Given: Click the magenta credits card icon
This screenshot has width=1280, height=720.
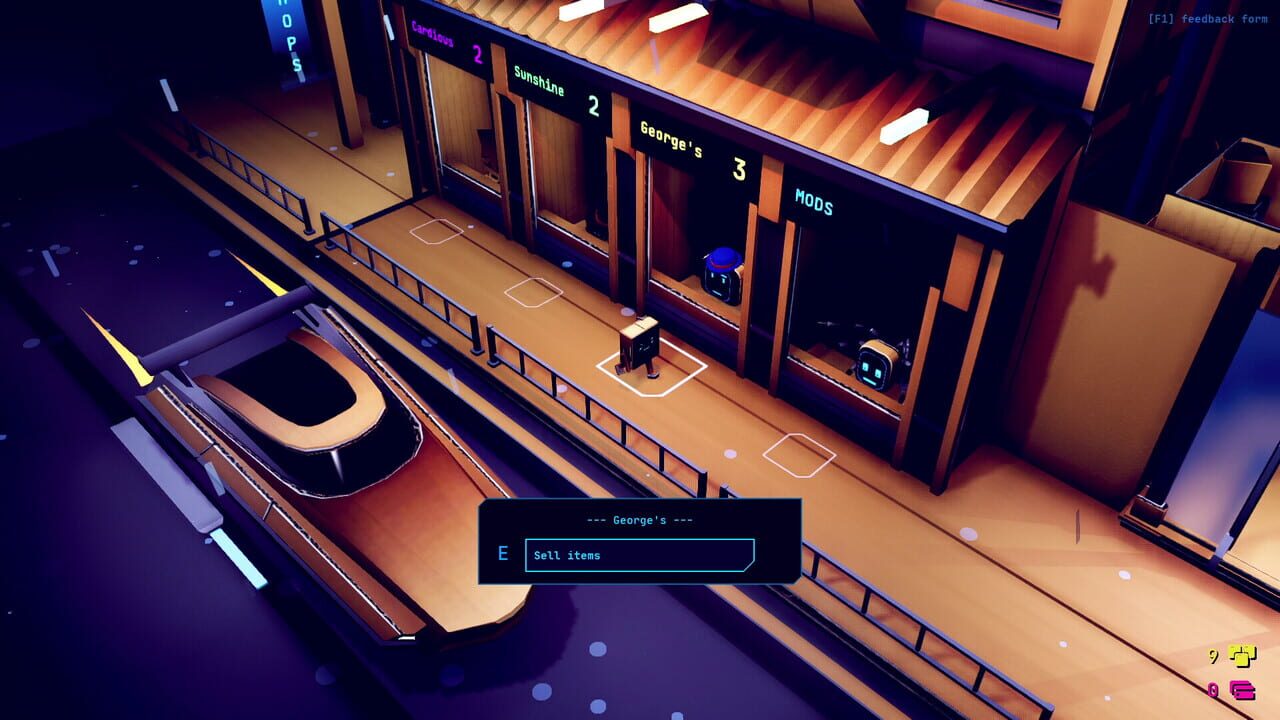Looking at the screenshot, I should [1243, 688].
